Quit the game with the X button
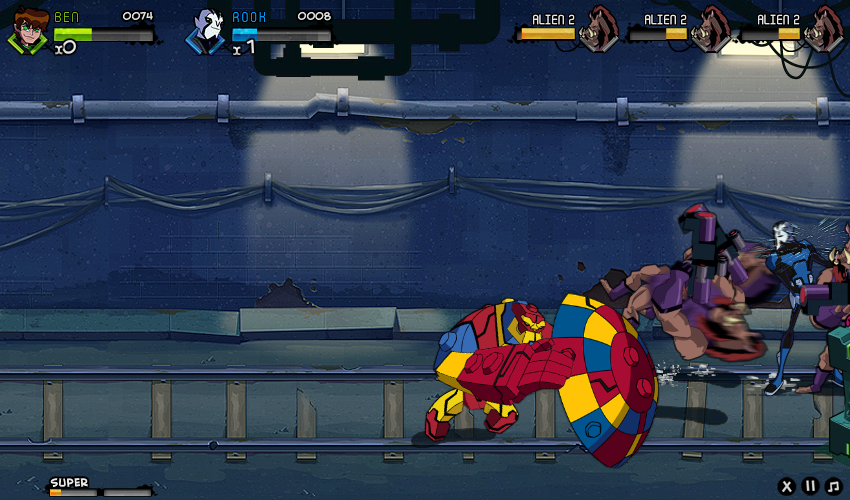Viewport: 850px width, 500px height. coord(787,487)
